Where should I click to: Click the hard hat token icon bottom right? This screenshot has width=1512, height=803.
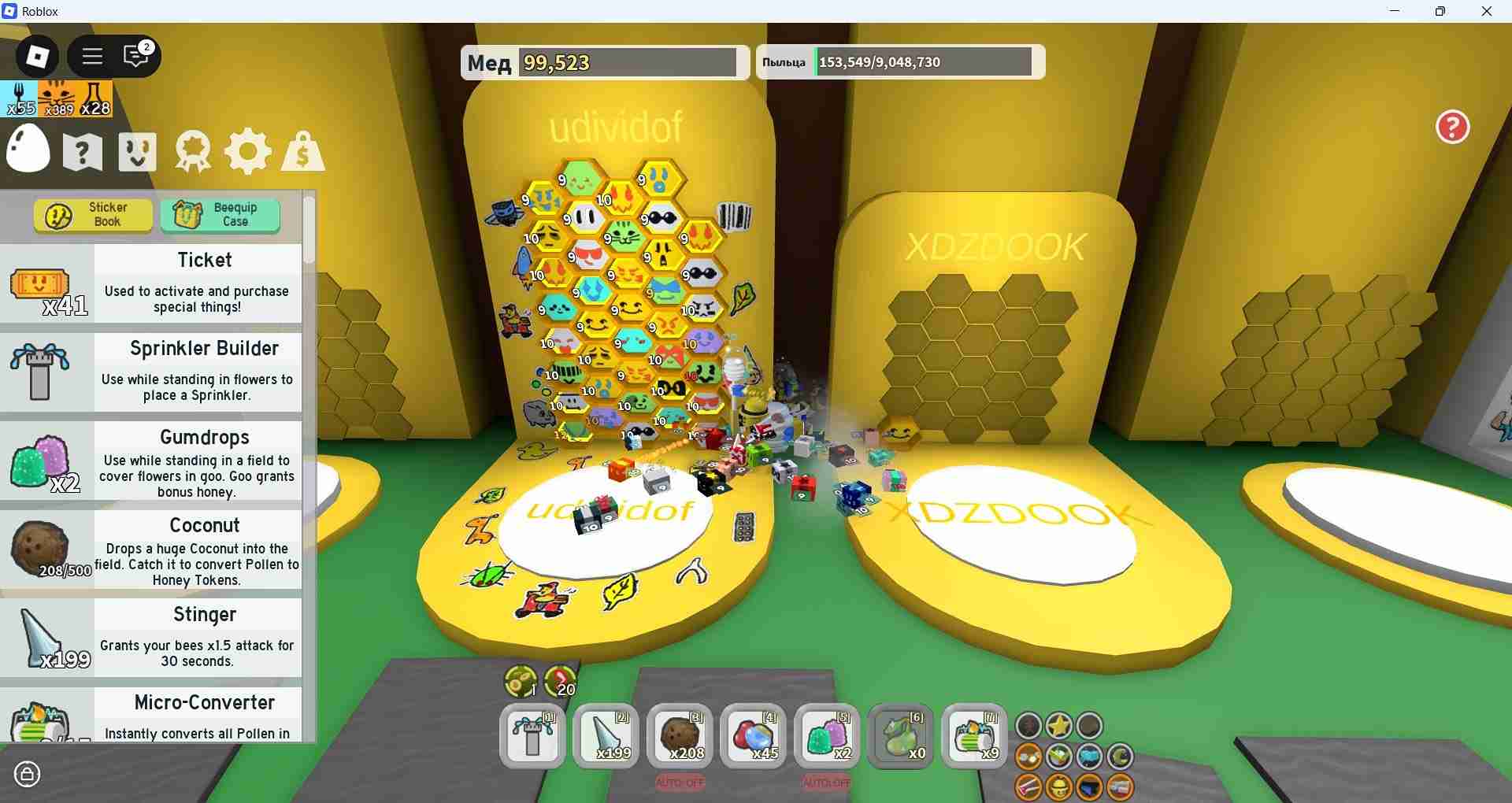click(1059, 786)
